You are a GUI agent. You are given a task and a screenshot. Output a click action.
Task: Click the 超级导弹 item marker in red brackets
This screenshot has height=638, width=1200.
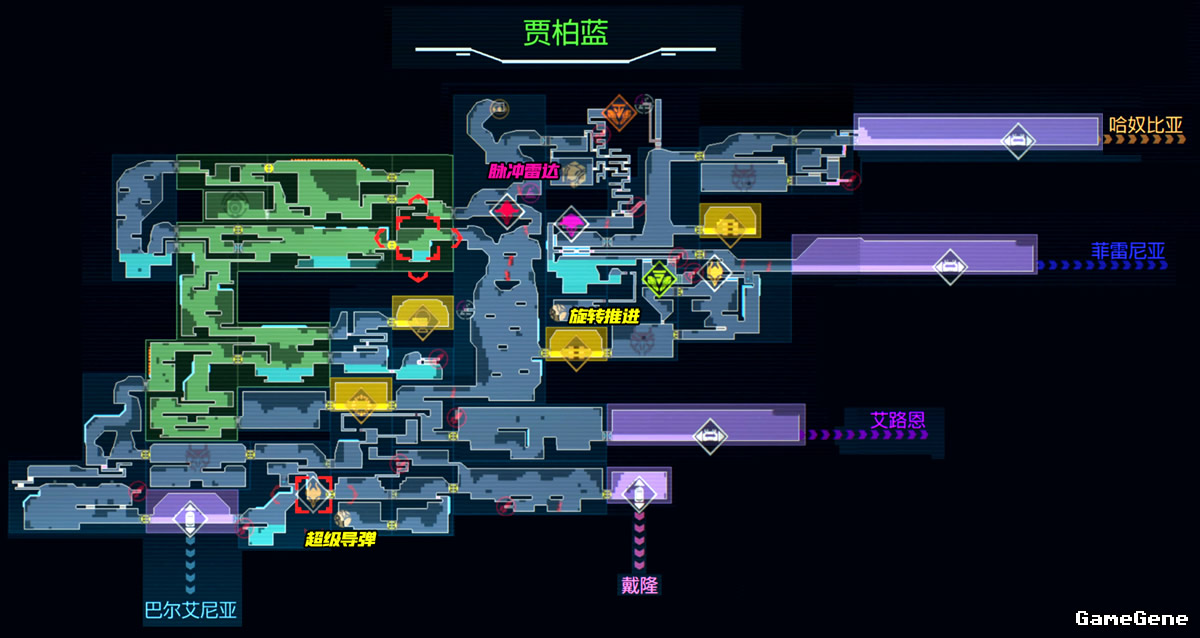pos(313,490)
